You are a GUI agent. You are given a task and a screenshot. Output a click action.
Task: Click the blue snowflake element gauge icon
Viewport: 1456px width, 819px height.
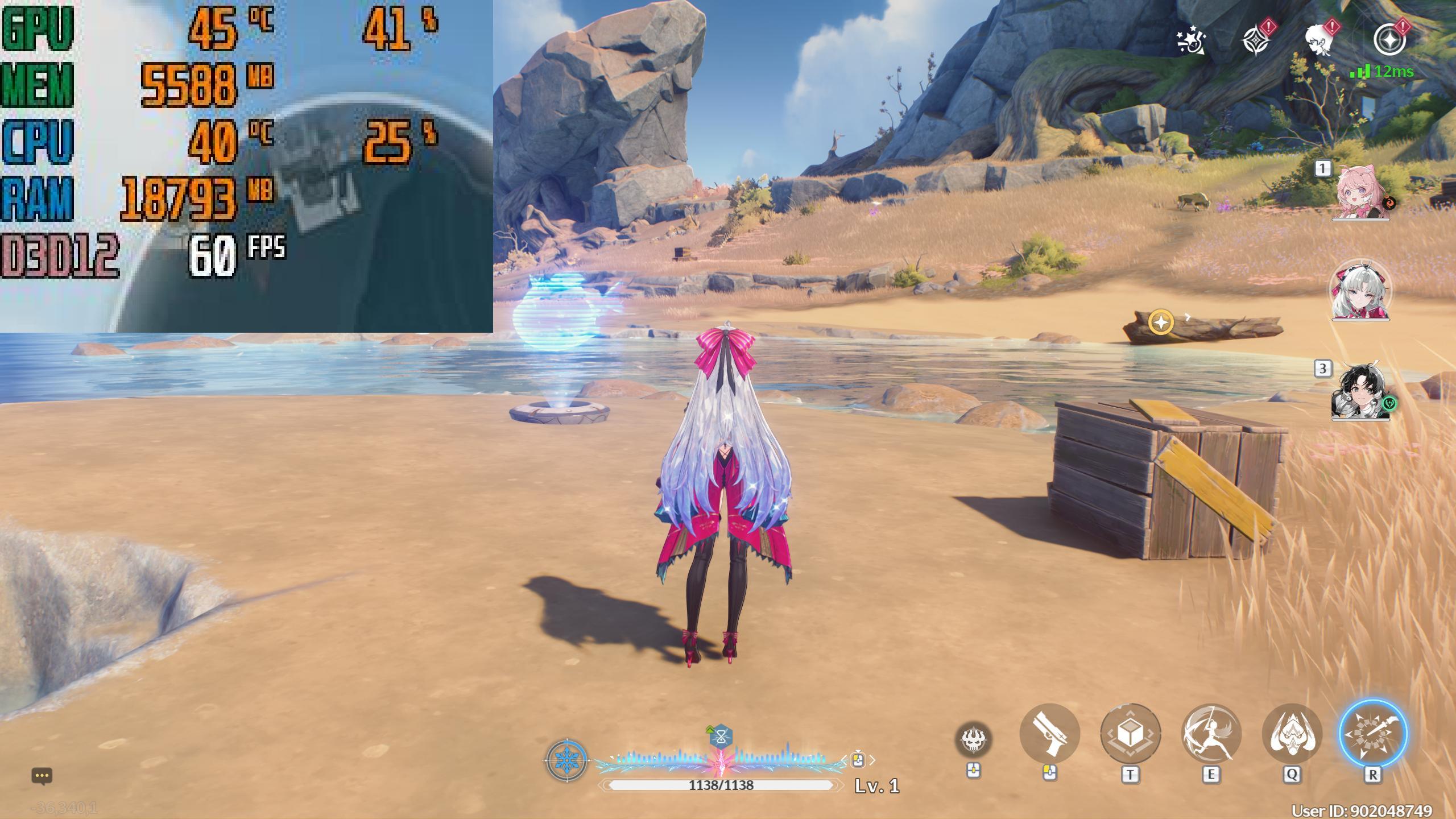tap(566, 760)
